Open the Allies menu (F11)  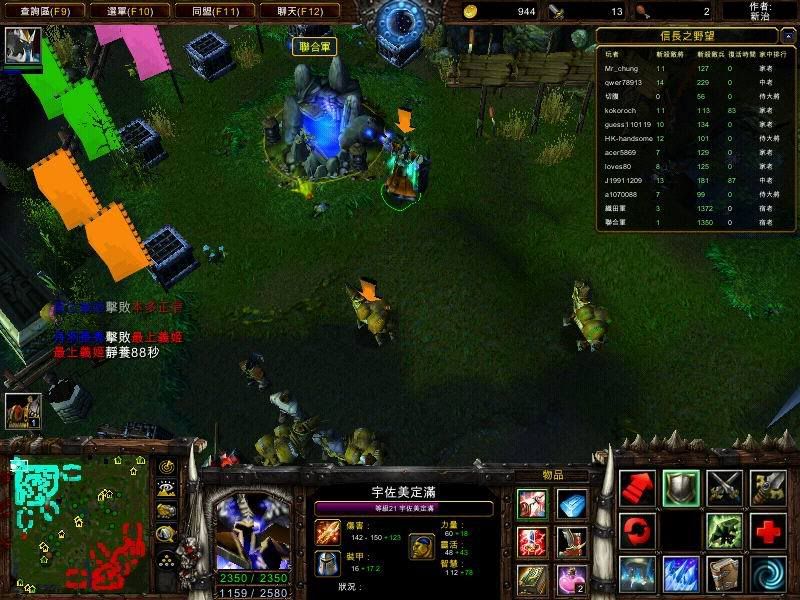click(214, 11)
